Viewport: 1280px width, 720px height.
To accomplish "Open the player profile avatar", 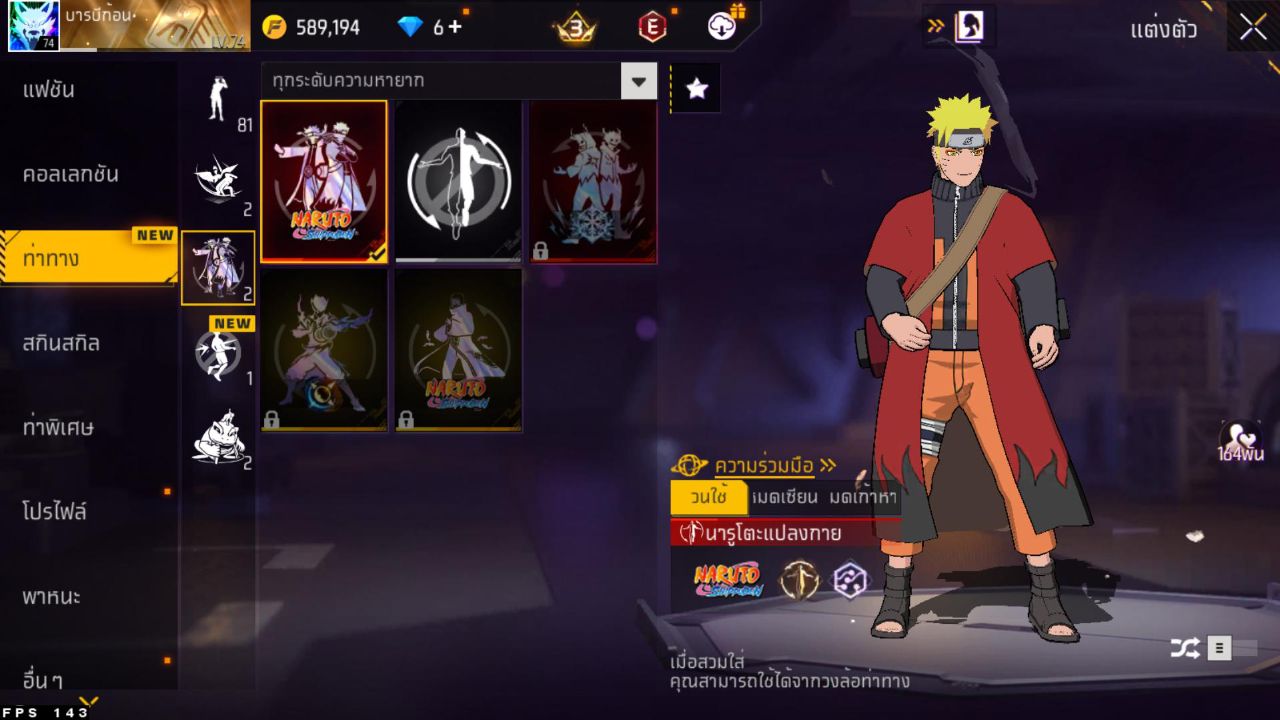I will tap(33, 26).
